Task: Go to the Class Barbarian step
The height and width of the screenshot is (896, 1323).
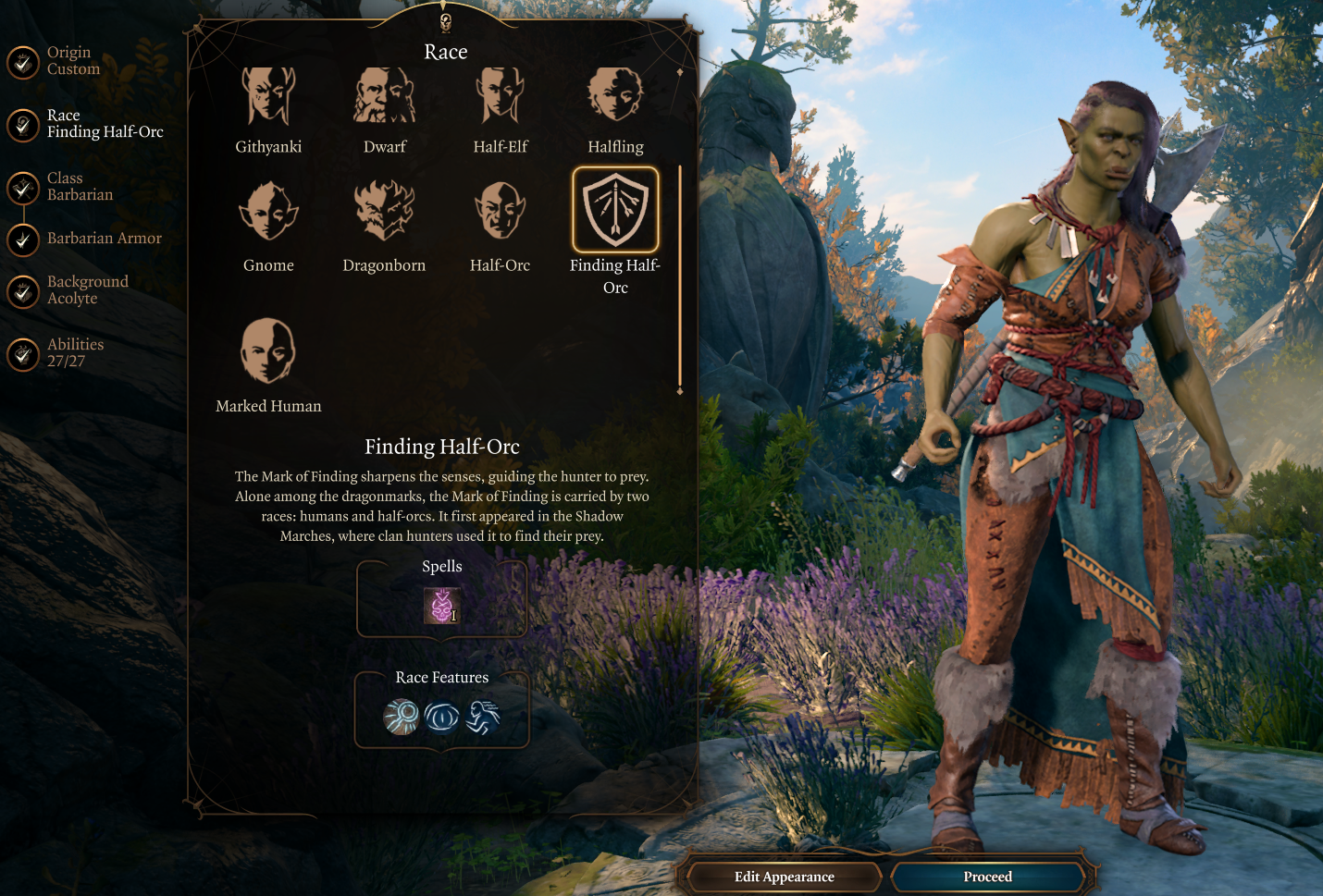Action: (x=24, y=188)
